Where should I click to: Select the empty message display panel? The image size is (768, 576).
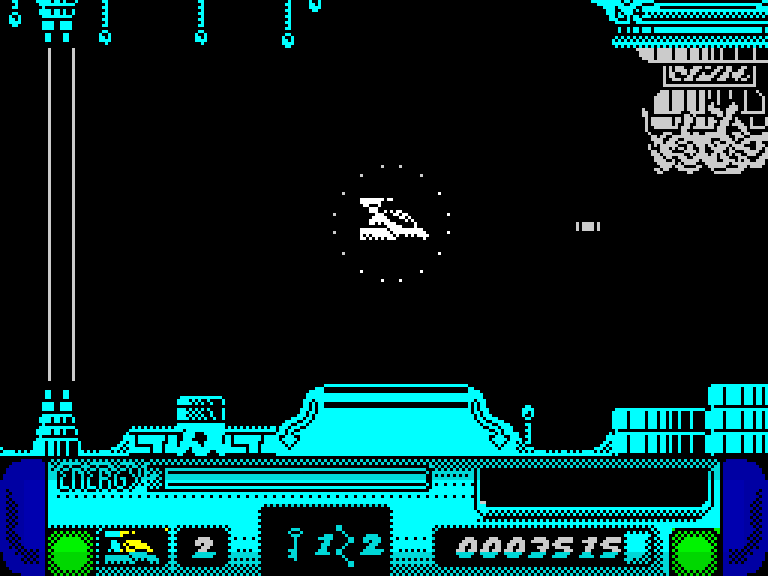point(594,486)
